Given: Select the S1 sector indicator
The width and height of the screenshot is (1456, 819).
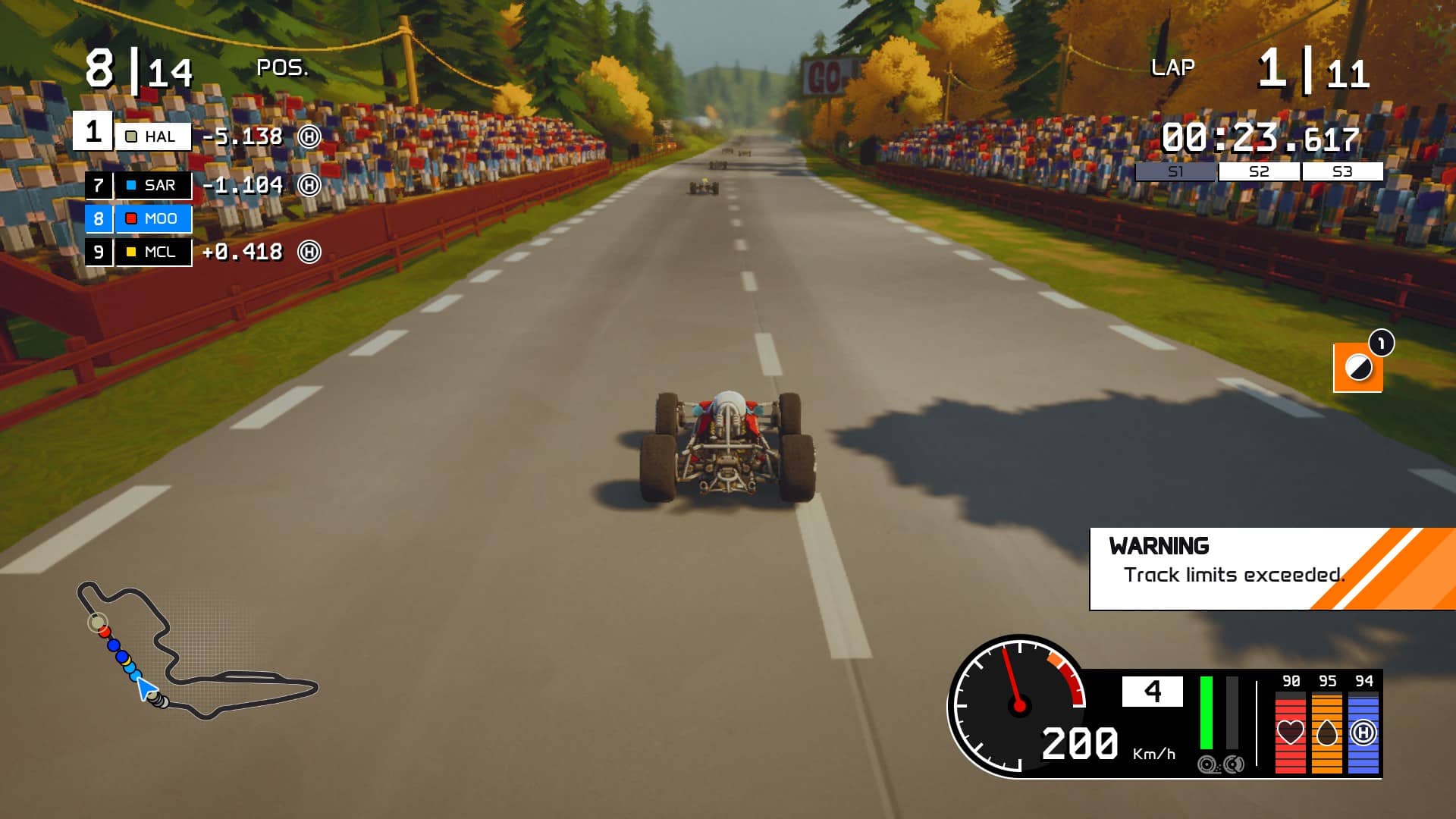Looking at the screenshot, I should [1175, 172].
